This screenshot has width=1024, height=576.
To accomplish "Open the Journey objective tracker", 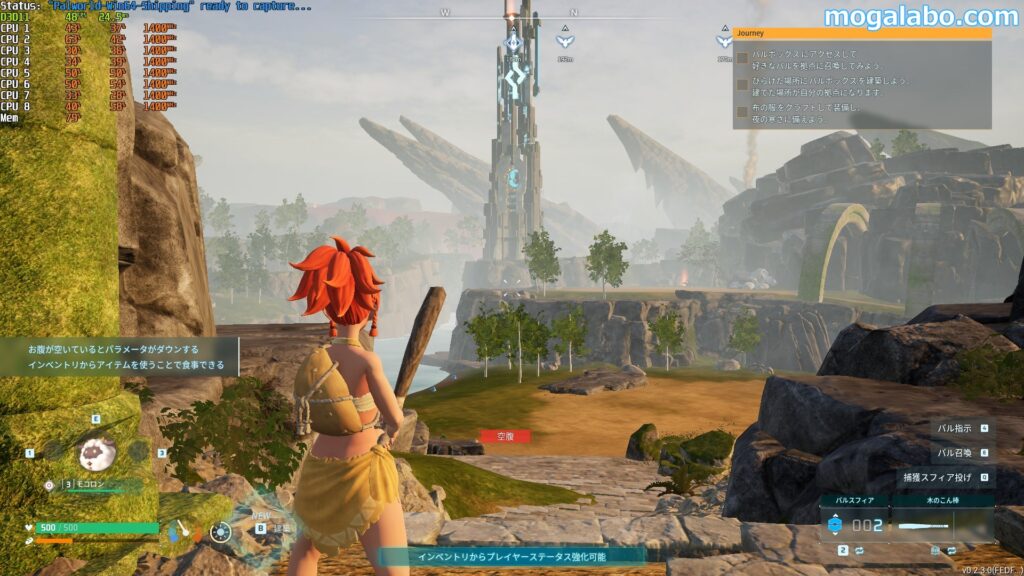I will click(862, 33).
